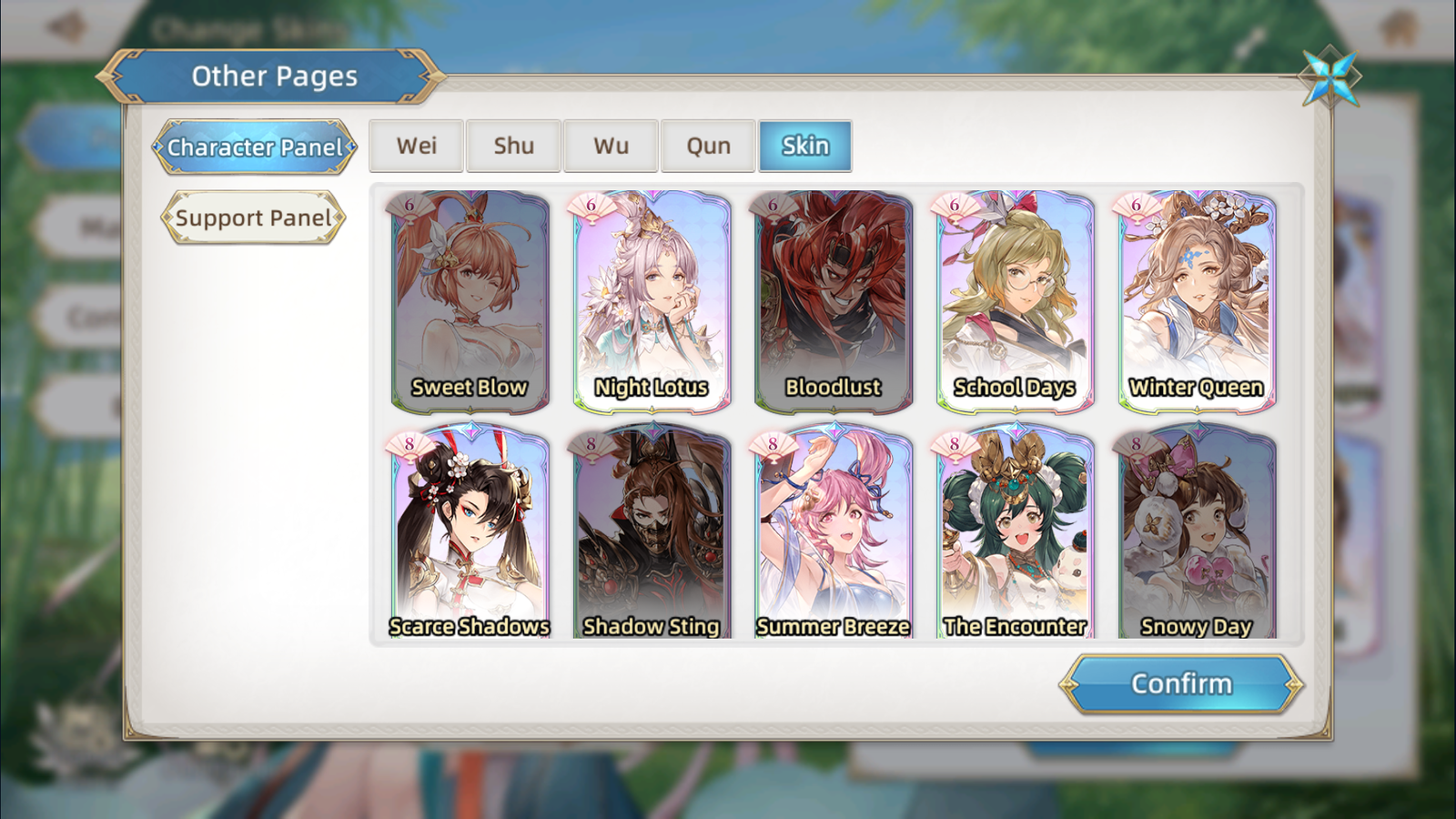The height and width of the screenshot is (819, 1456).
Task: Select the School Days skin card
Action: click(1016, 300)
